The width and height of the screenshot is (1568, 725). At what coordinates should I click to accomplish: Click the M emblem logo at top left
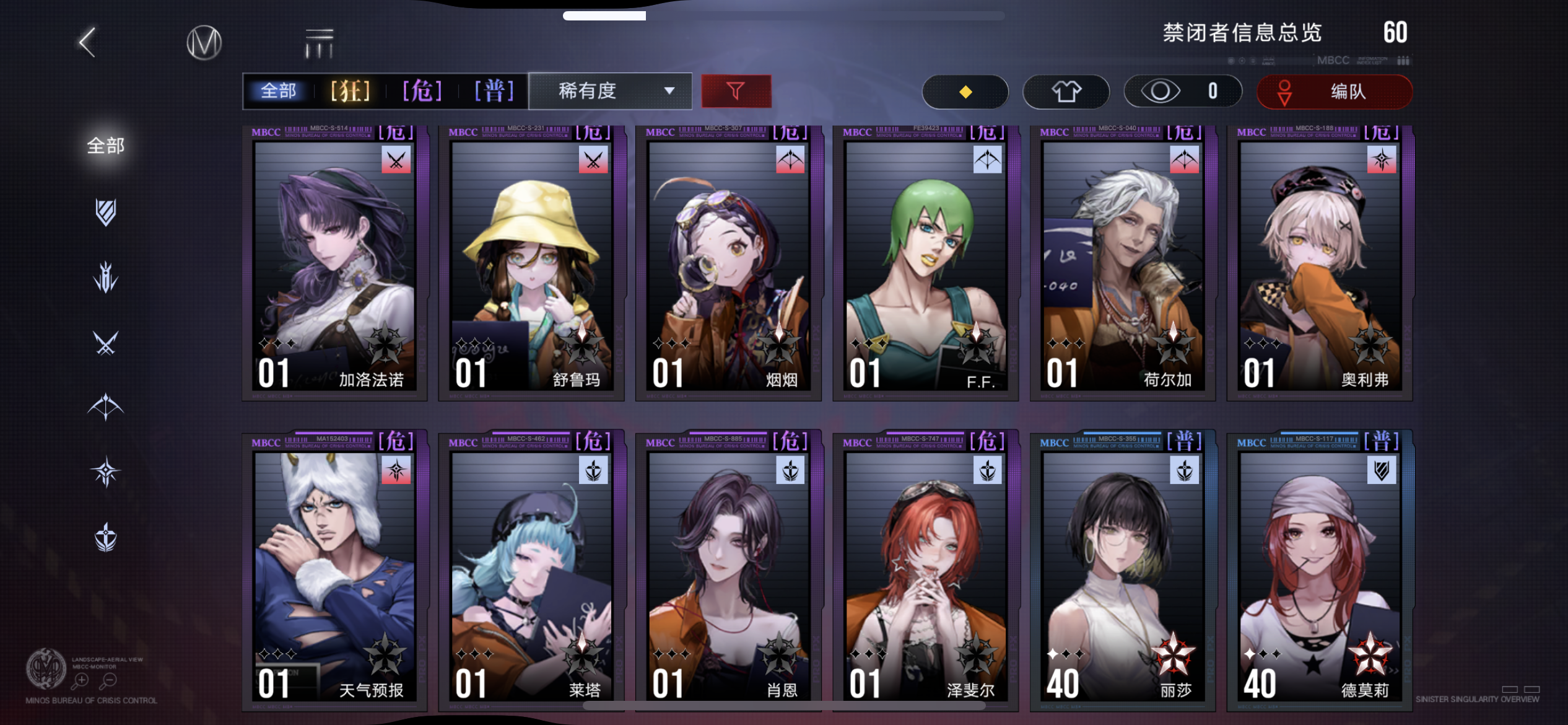(204, 42)
